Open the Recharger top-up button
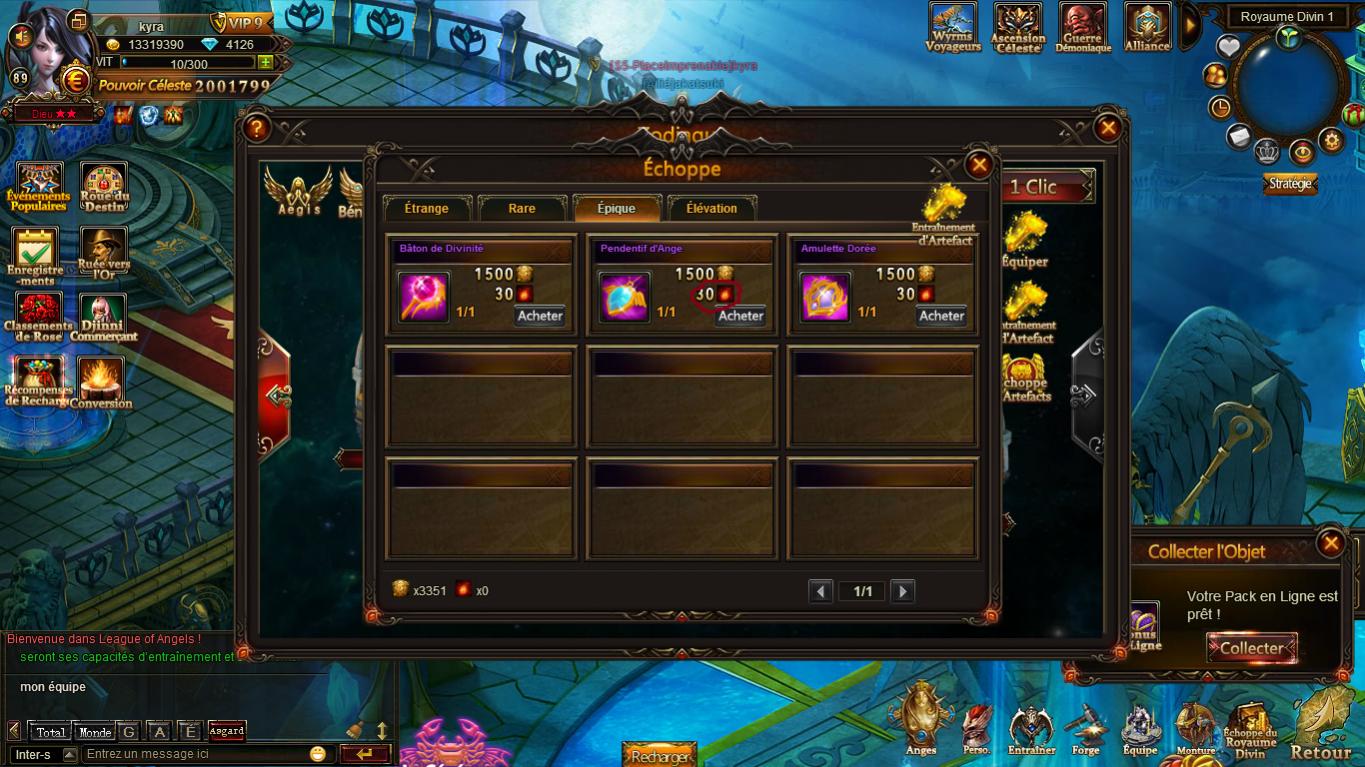Screen dimensions: 1365x767 point(660,756)
